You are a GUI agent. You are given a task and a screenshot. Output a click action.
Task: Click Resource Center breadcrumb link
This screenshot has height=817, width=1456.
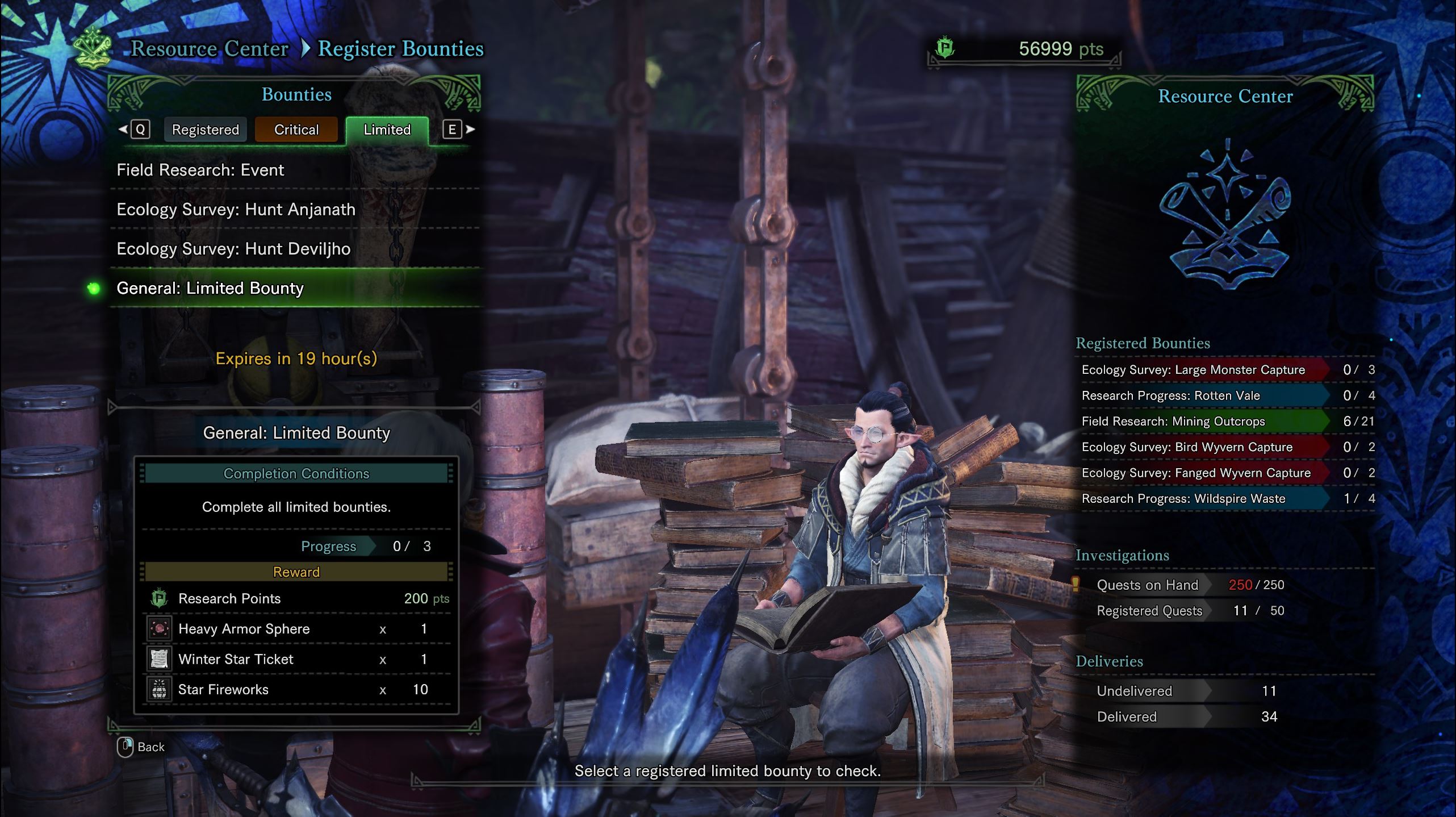pyautogui.click(x=210, y=49)
